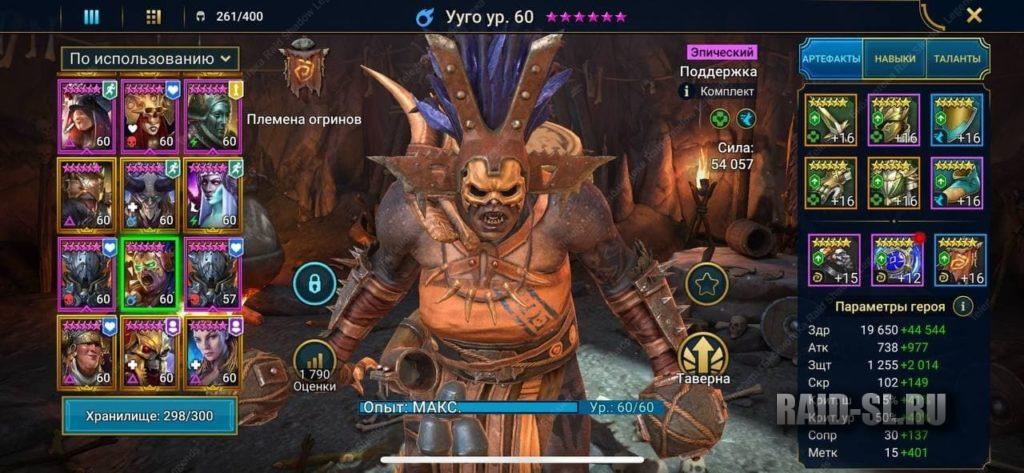1024x473 pixels.
Task: Close the champion screen with the X
Action: [974, 16]
